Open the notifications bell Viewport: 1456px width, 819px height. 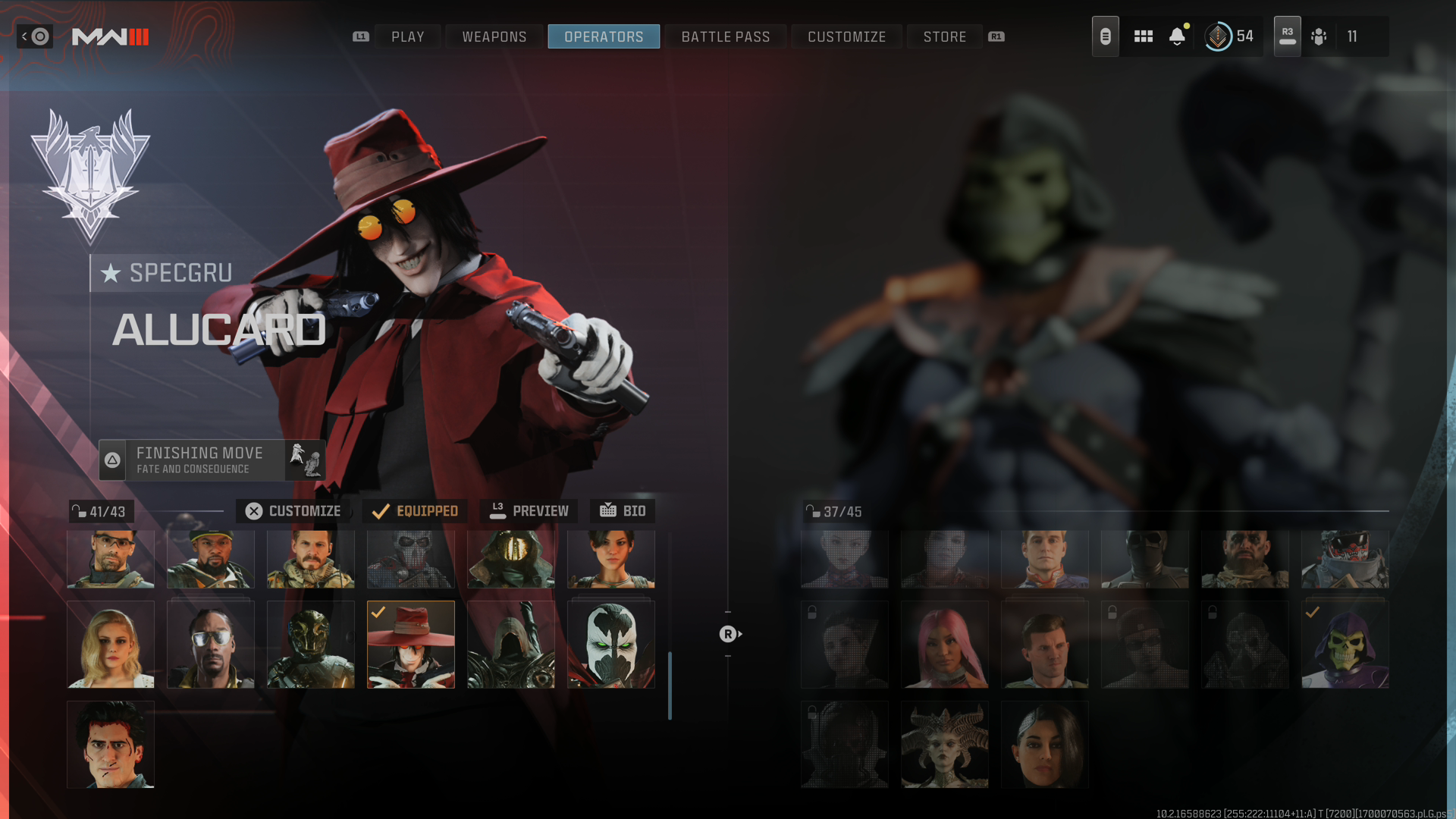point(1177,36)
